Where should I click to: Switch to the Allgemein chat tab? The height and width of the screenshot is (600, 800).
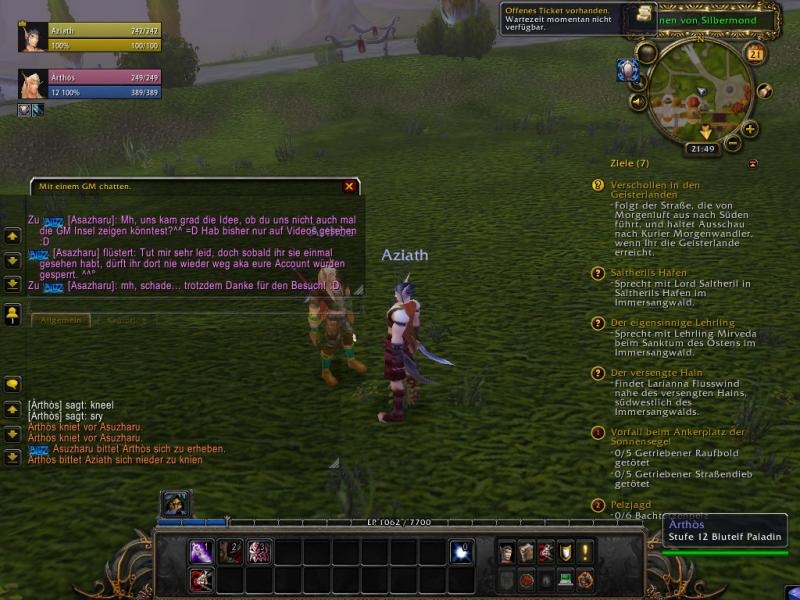coord(61,320)
